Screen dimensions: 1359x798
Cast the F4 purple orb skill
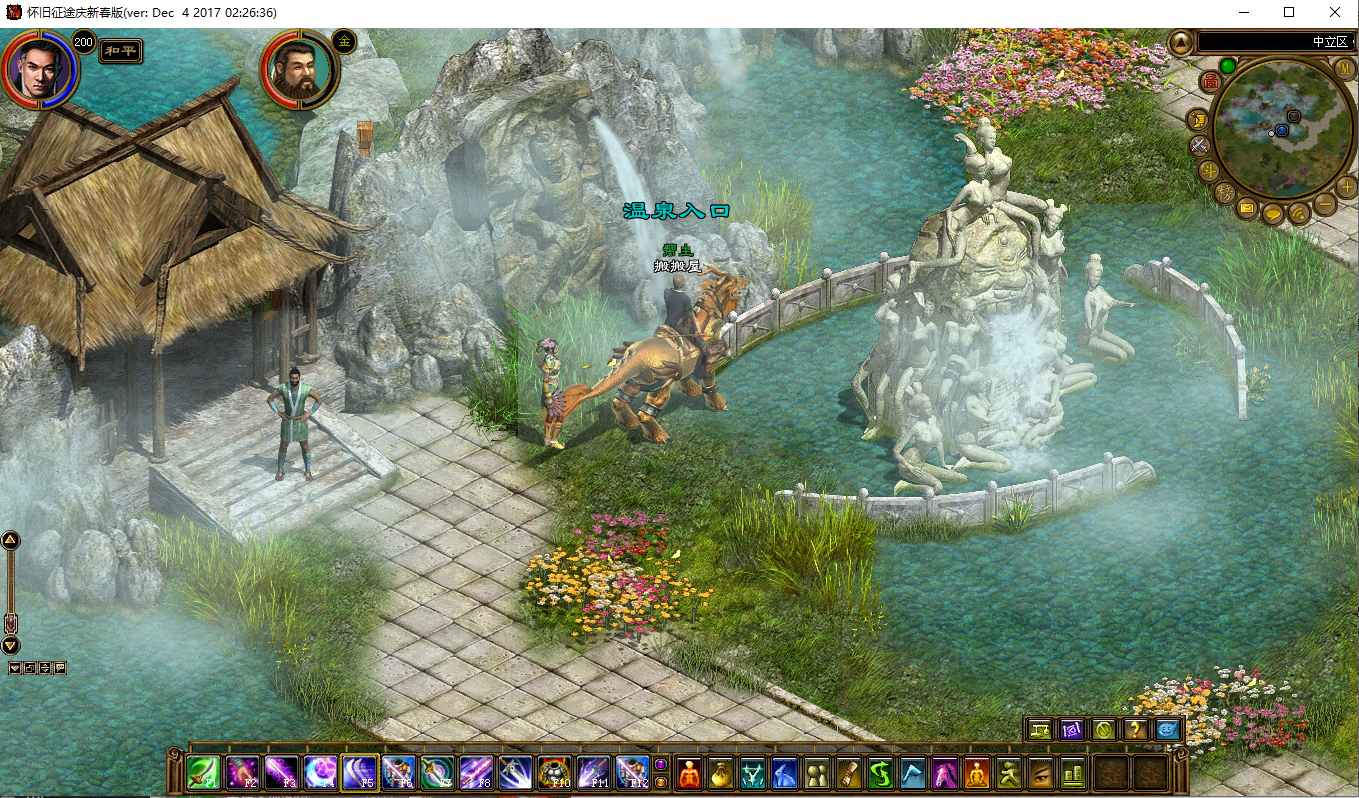click(x=320, y=773)
